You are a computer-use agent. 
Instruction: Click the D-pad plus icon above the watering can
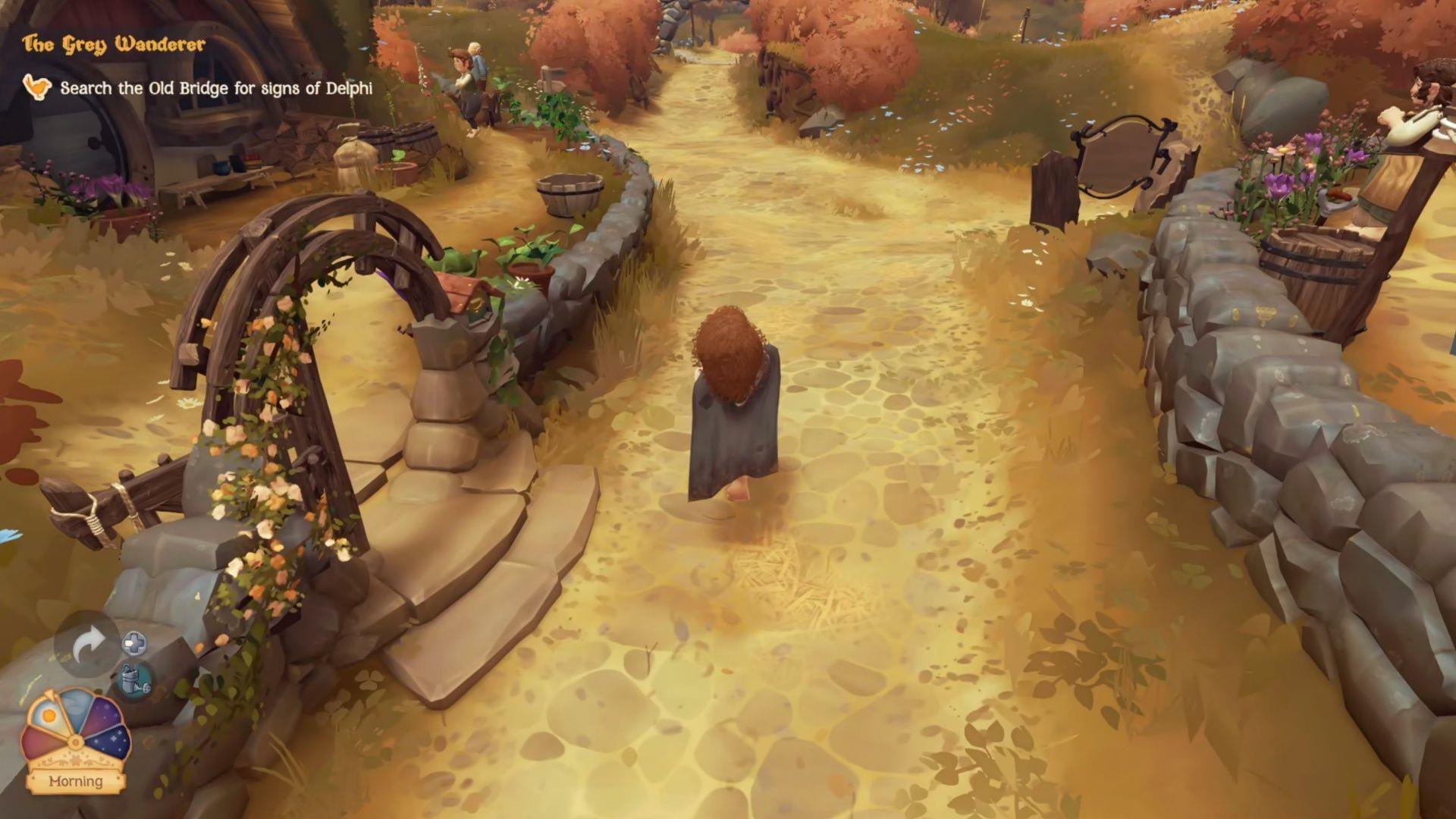(134, 643)
